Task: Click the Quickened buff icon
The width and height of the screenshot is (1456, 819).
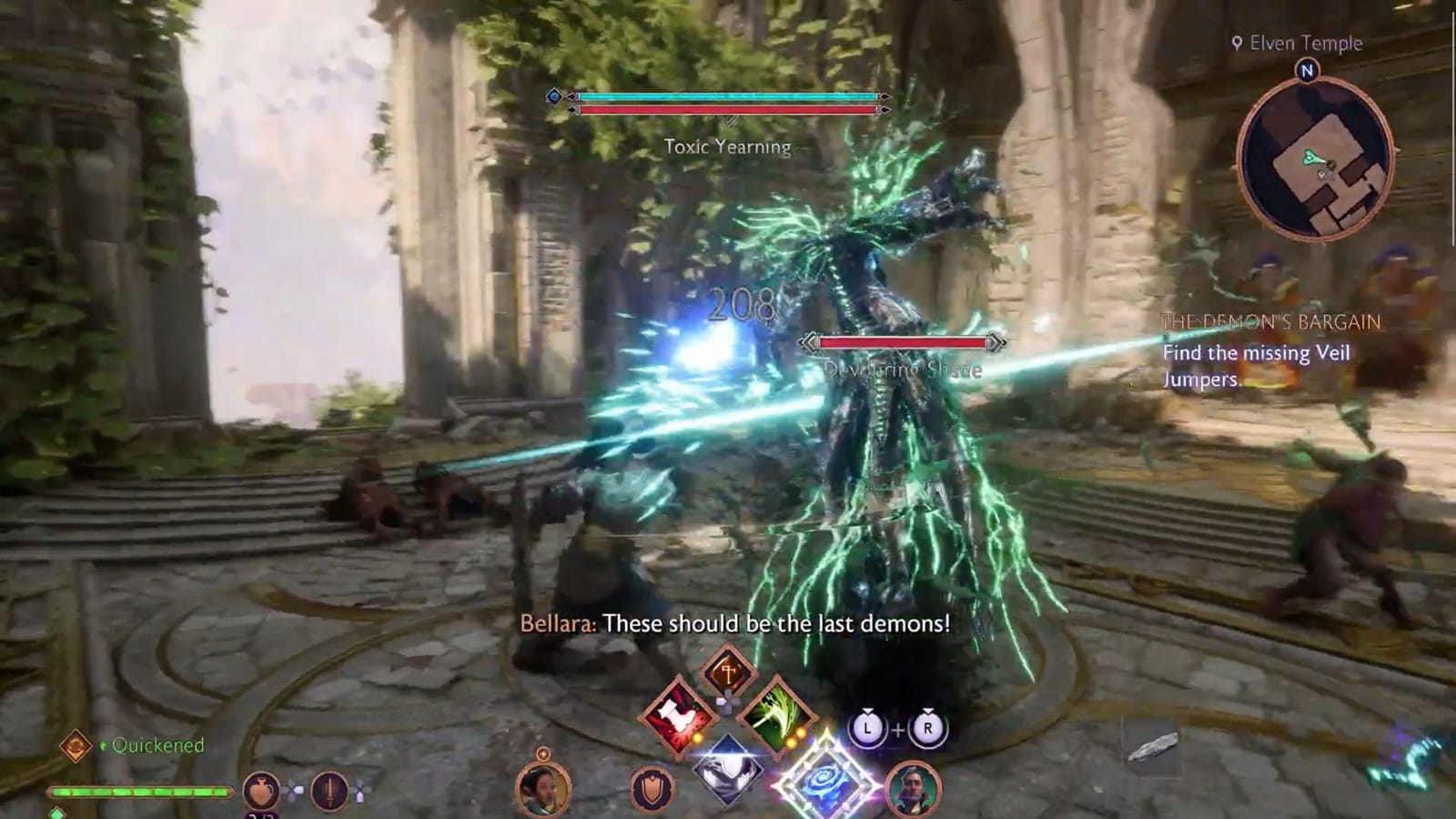Action: click(x=75, y=747)
